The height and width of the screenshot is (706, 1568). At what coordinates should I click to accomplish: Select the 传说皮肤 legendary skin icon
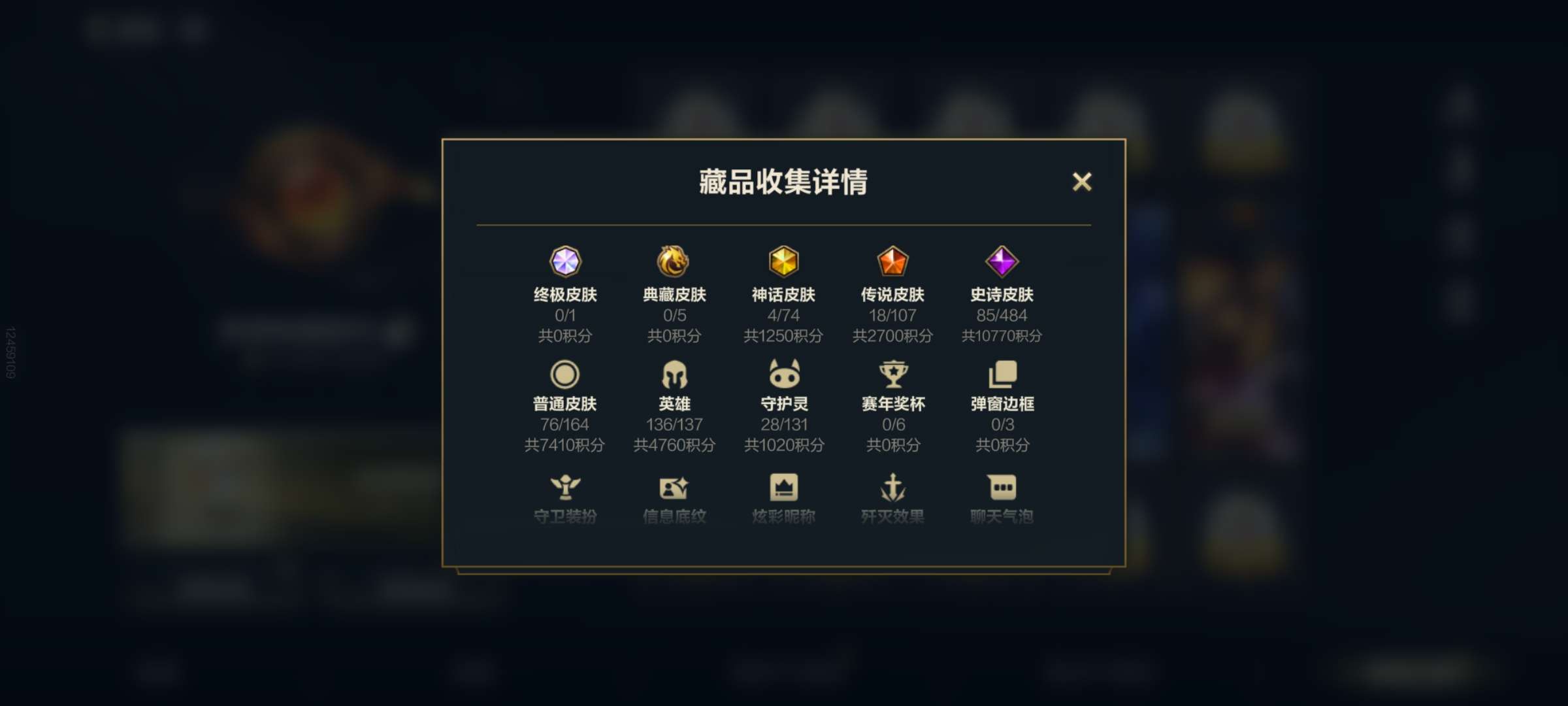tap(892, 262)
